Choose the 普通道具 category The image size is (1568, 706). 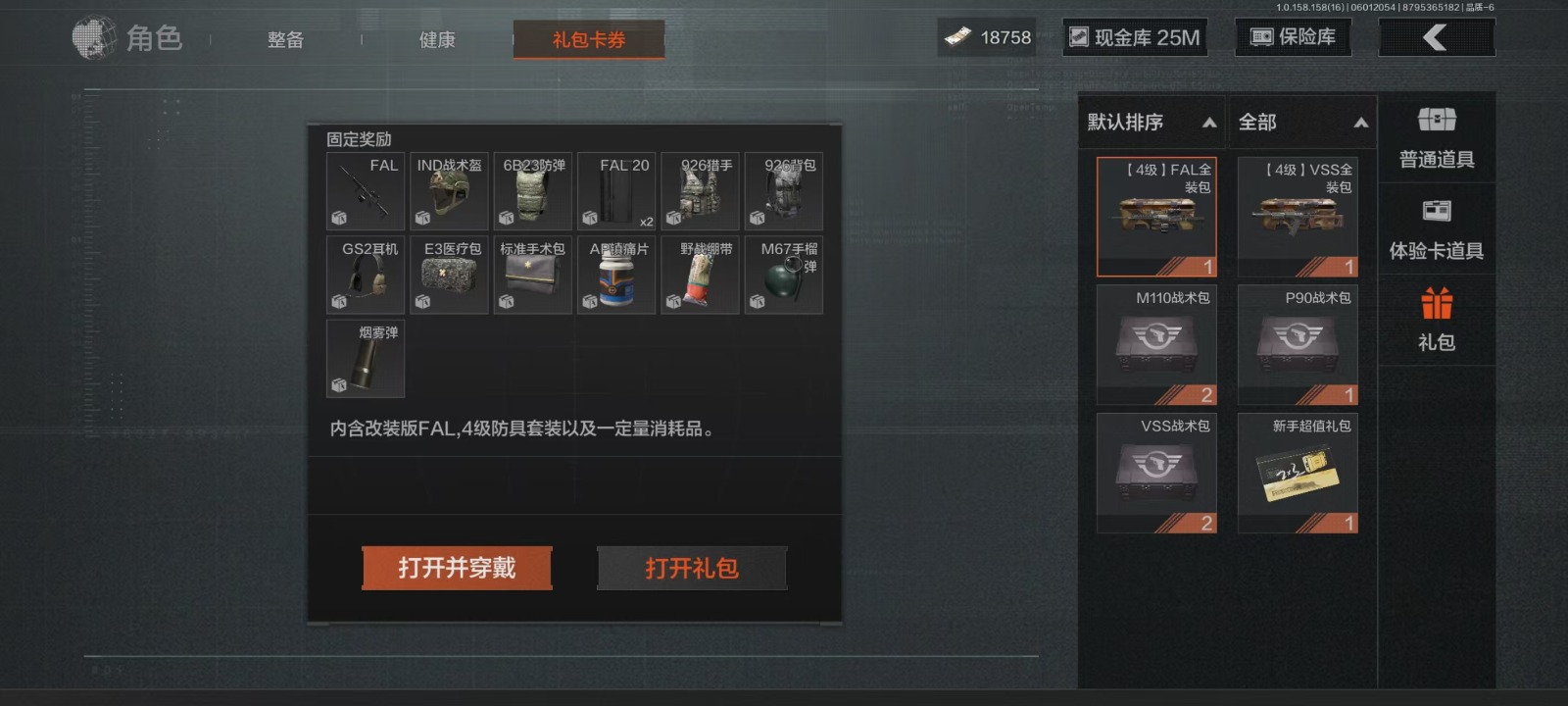point(1437,138)
